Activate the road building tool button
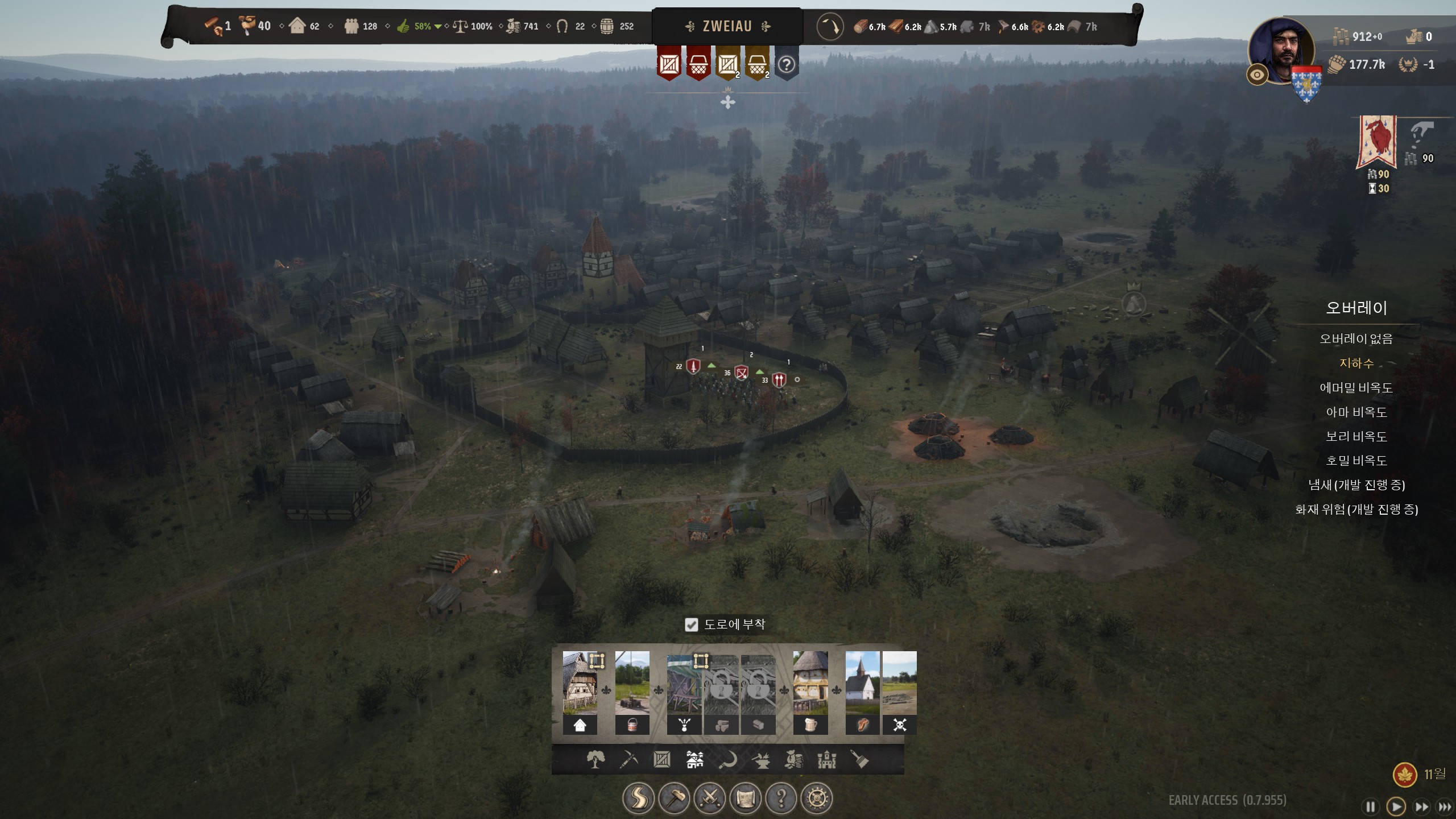The width and height of the screenshot is (1456, 819). pyautogui.click(x=638, y=799)
